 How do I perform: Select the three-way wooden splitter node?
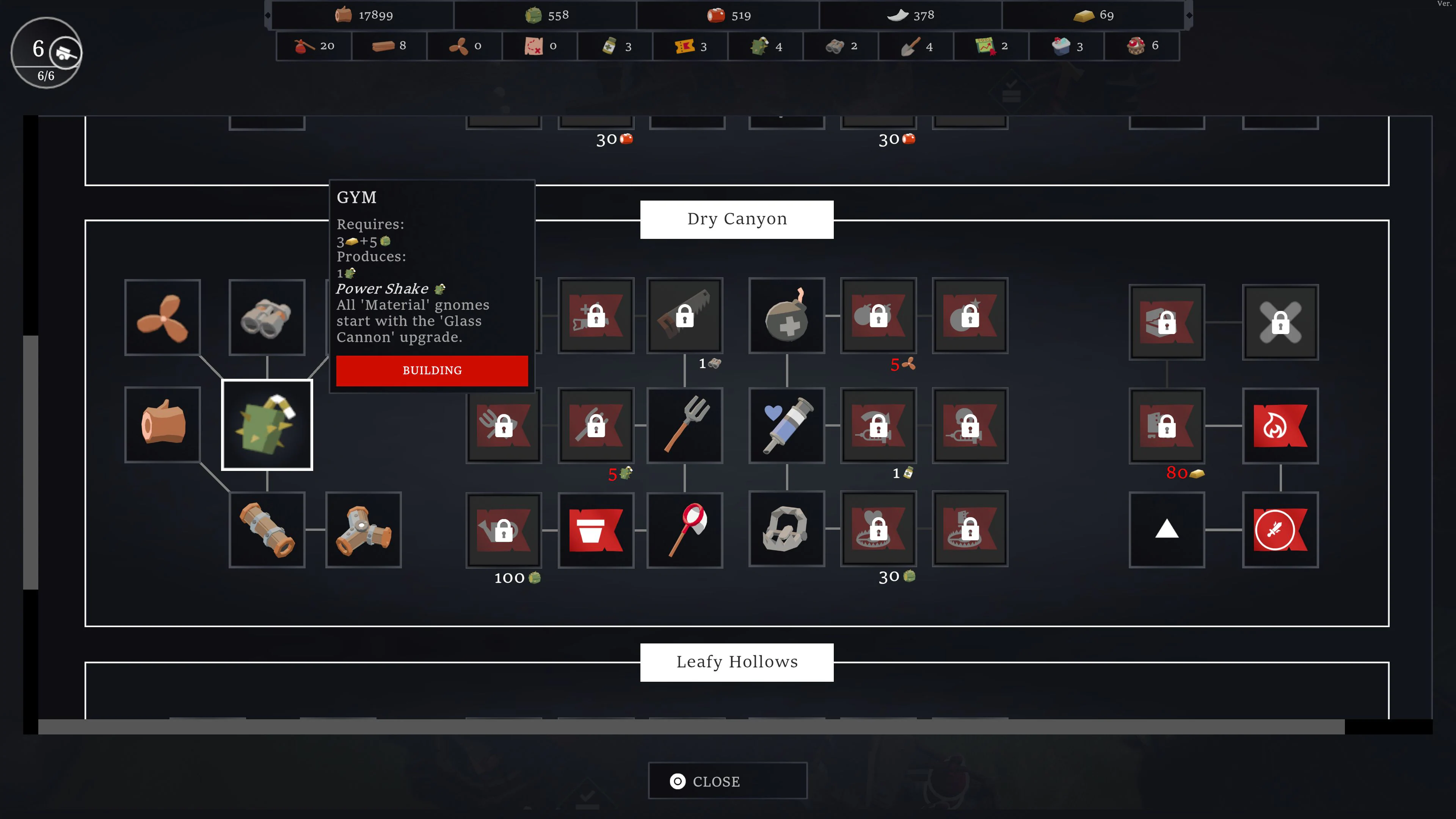pos(364,530)
